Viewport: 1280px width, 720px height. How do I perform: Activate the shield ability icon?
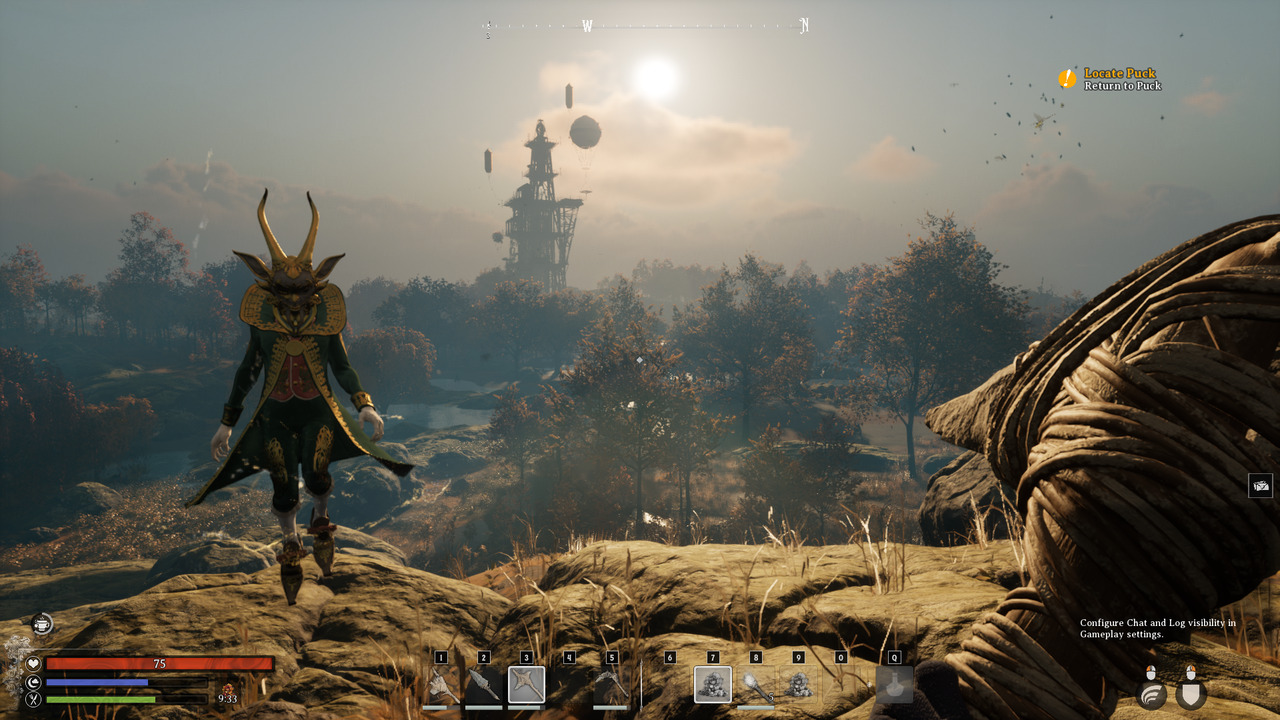pyautogui.click(x=1191, y=694)
